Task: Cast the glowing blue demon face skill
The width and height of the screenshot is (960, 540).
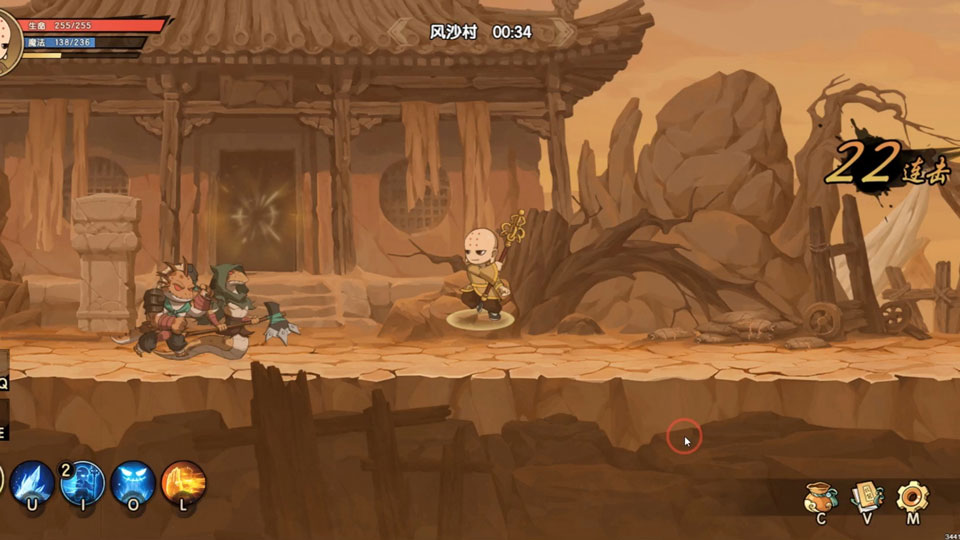Action: pyautogui.click(x=133, y=483)
